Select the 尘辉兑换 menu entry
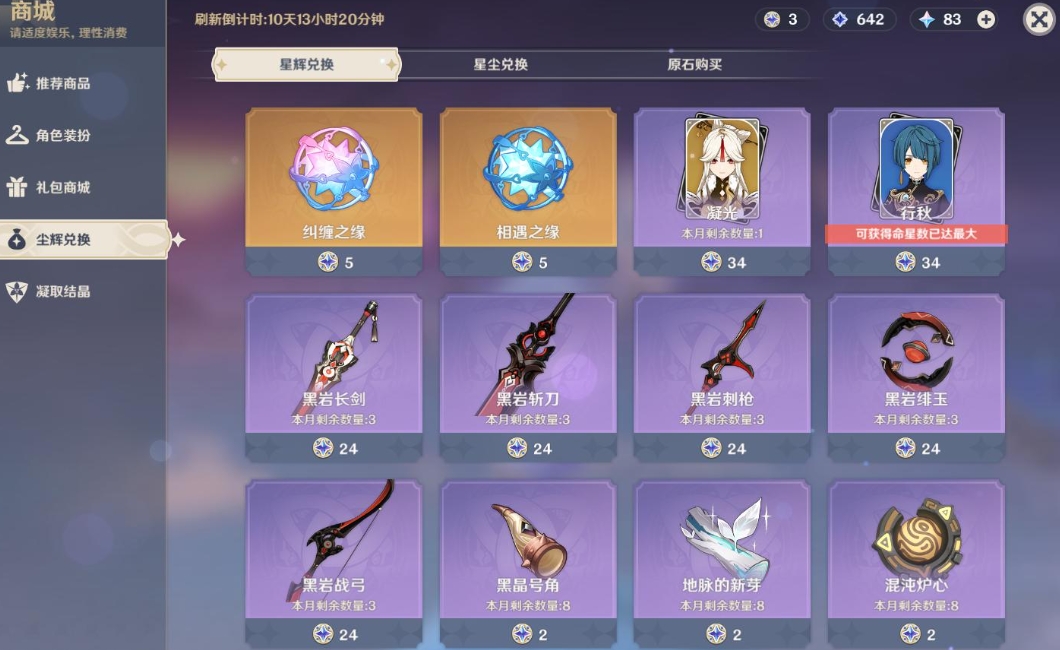1060x650 pixels. [x=62, y=240]
